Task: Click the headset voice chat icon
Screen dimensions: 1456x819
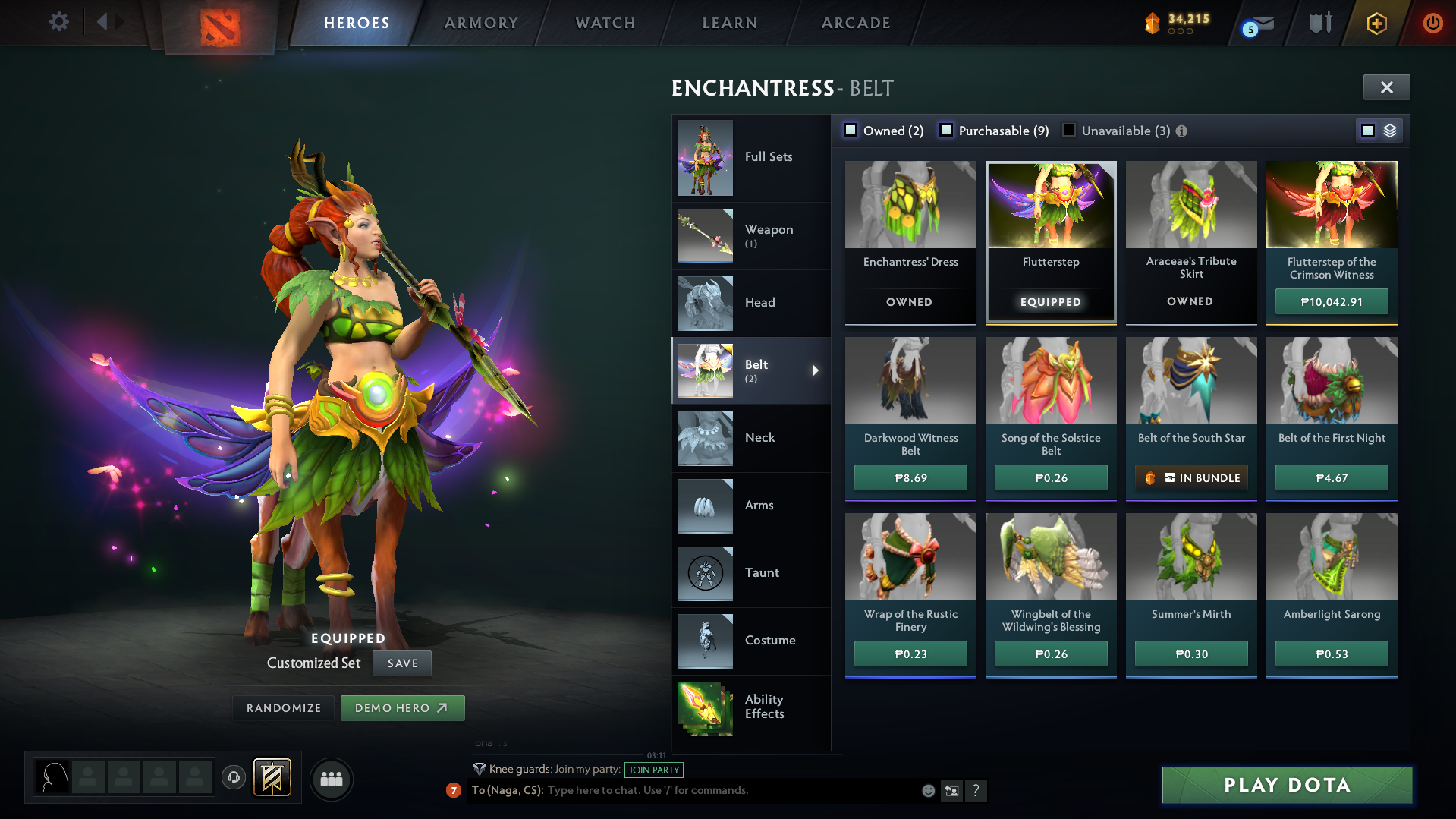Action: pos(234,779)
